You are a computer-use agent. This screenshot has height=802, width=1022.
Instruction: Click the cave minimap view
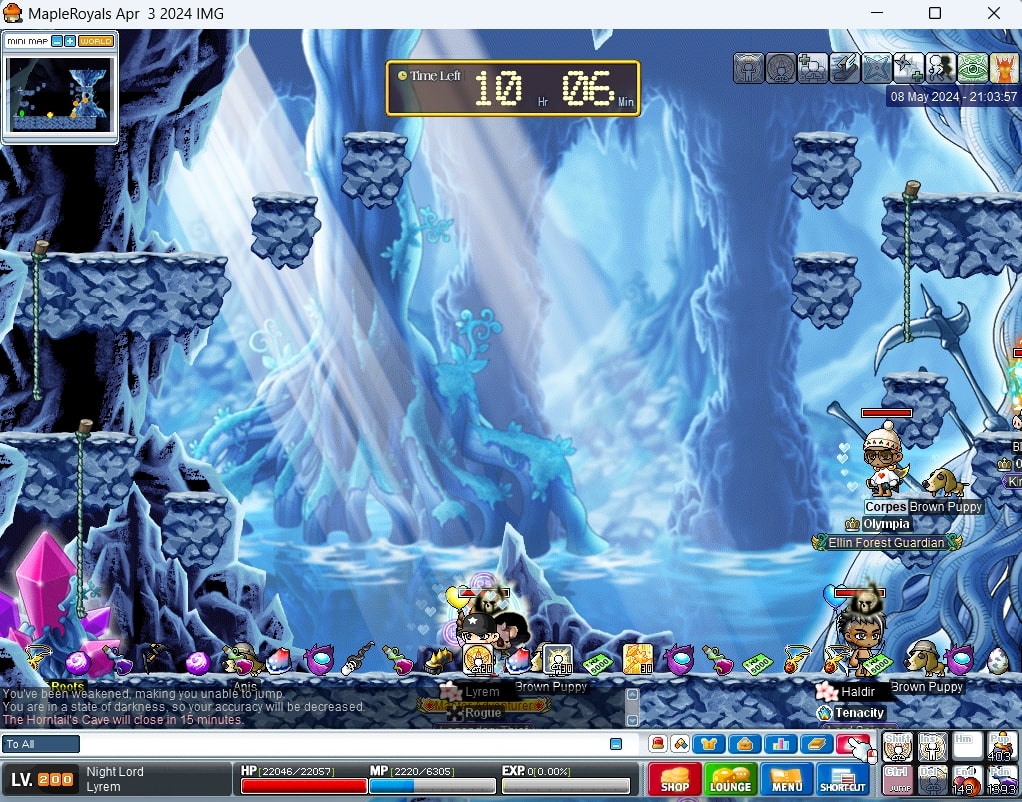coord(60,93)
